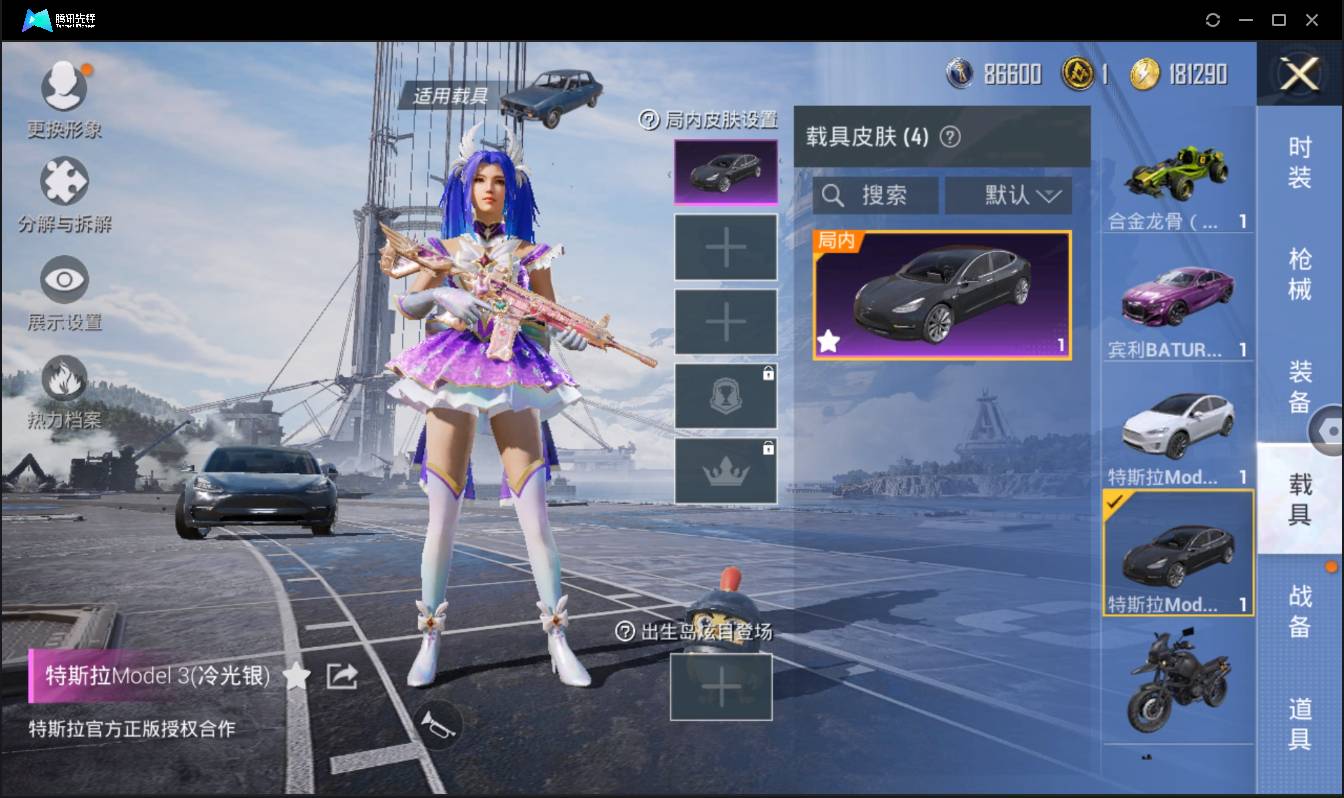Switch to the 时装 (Outfits) tab
The height and width of the screenshot is (798, 1344).
pyautogui.click(x=1299, y=162)
